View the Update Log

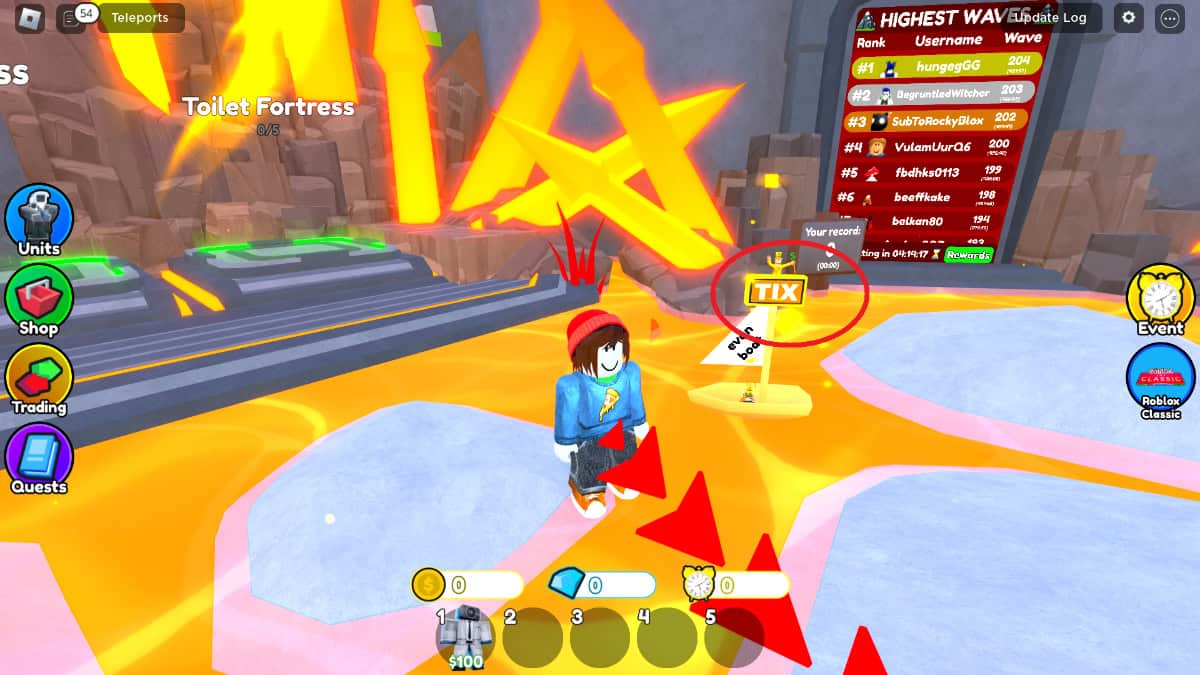click(x=1051, y=17)
